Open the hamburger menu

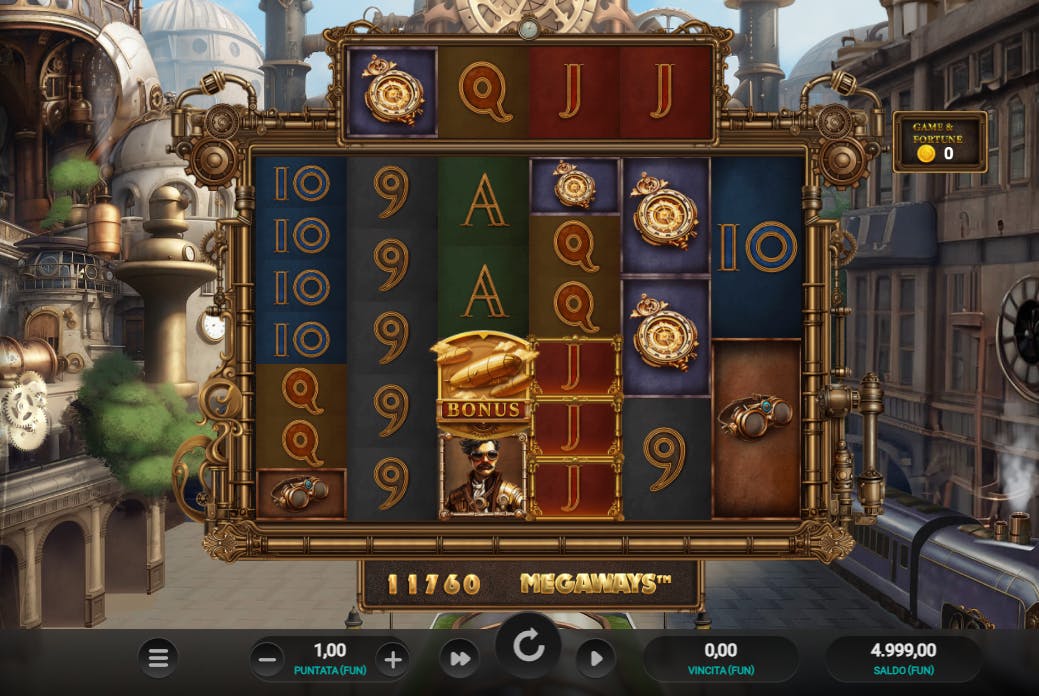(157, 658)
